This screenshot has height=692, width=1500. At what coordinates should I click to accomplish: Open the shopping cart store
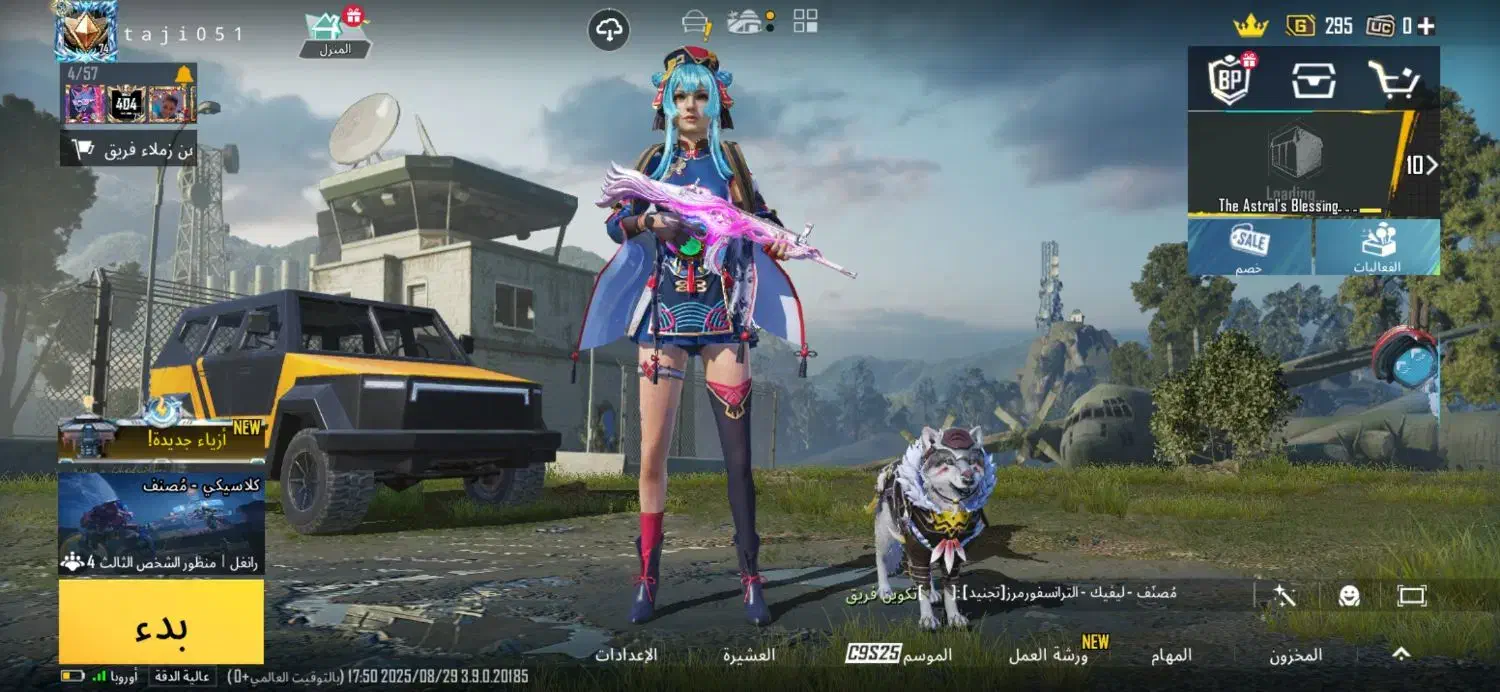click(x=1394, y=79)
